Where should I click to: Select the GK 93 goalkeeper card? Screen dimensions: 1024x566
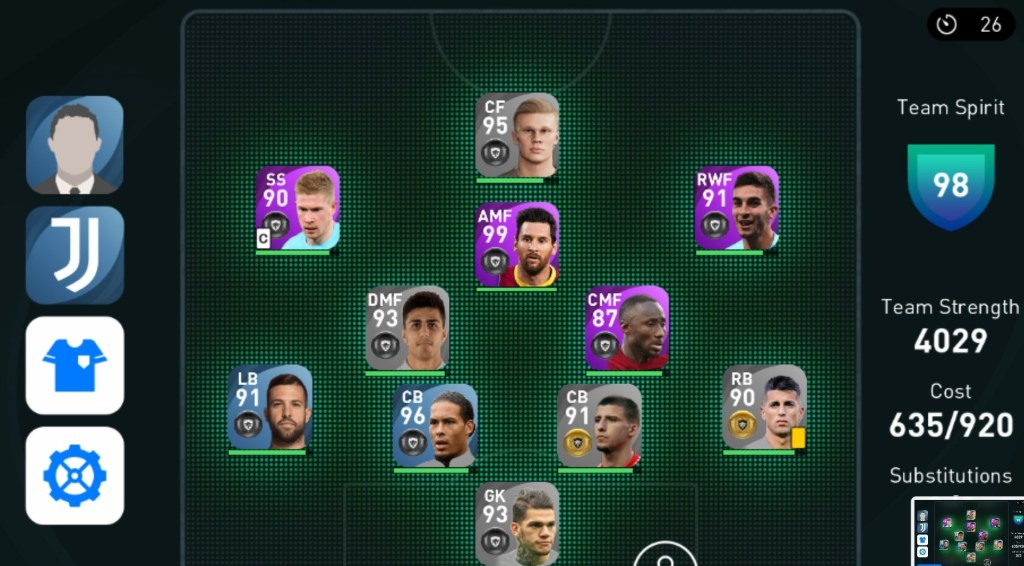517,523
